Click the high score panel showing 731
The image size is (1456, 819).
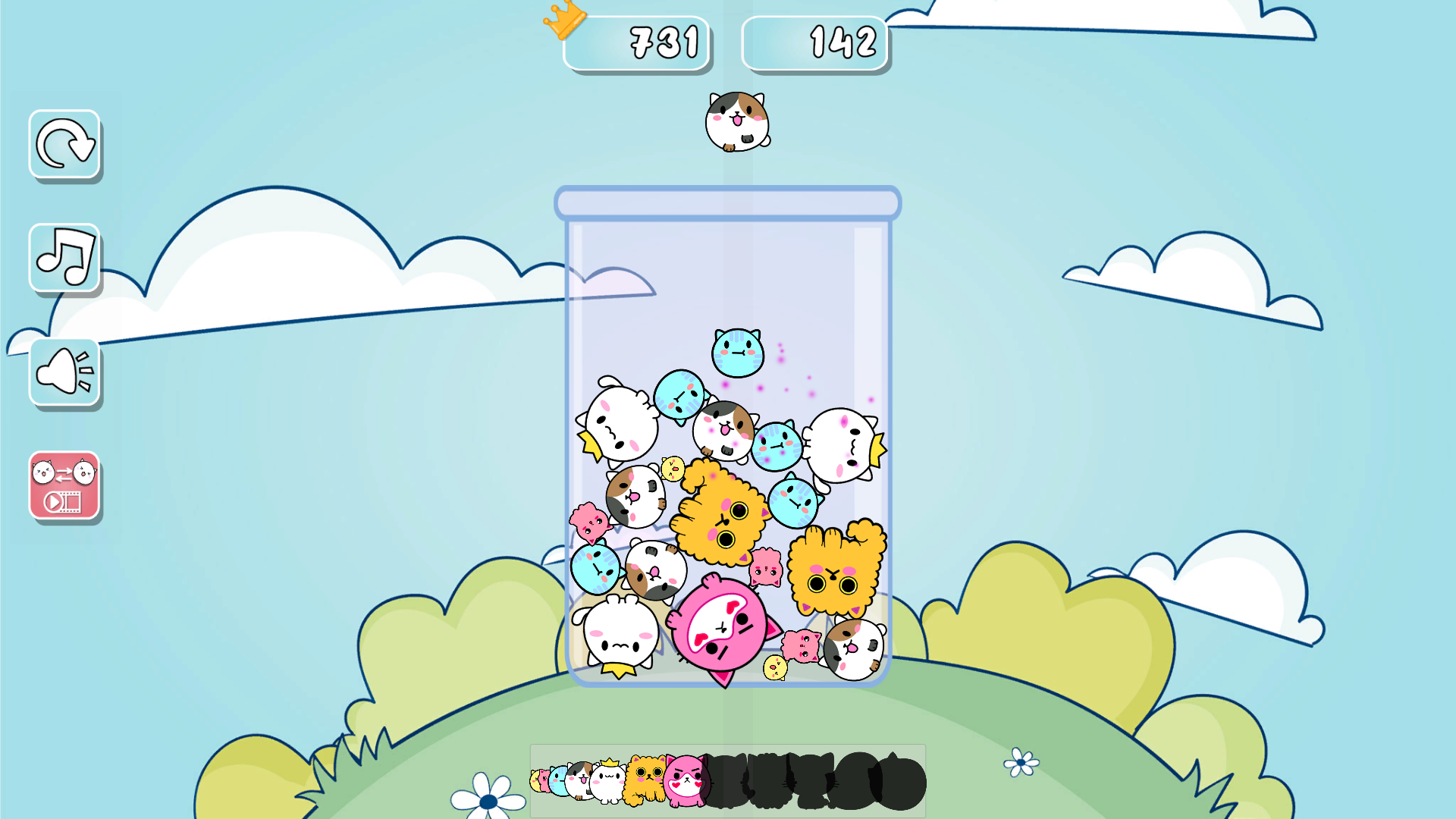click(637, 43)
